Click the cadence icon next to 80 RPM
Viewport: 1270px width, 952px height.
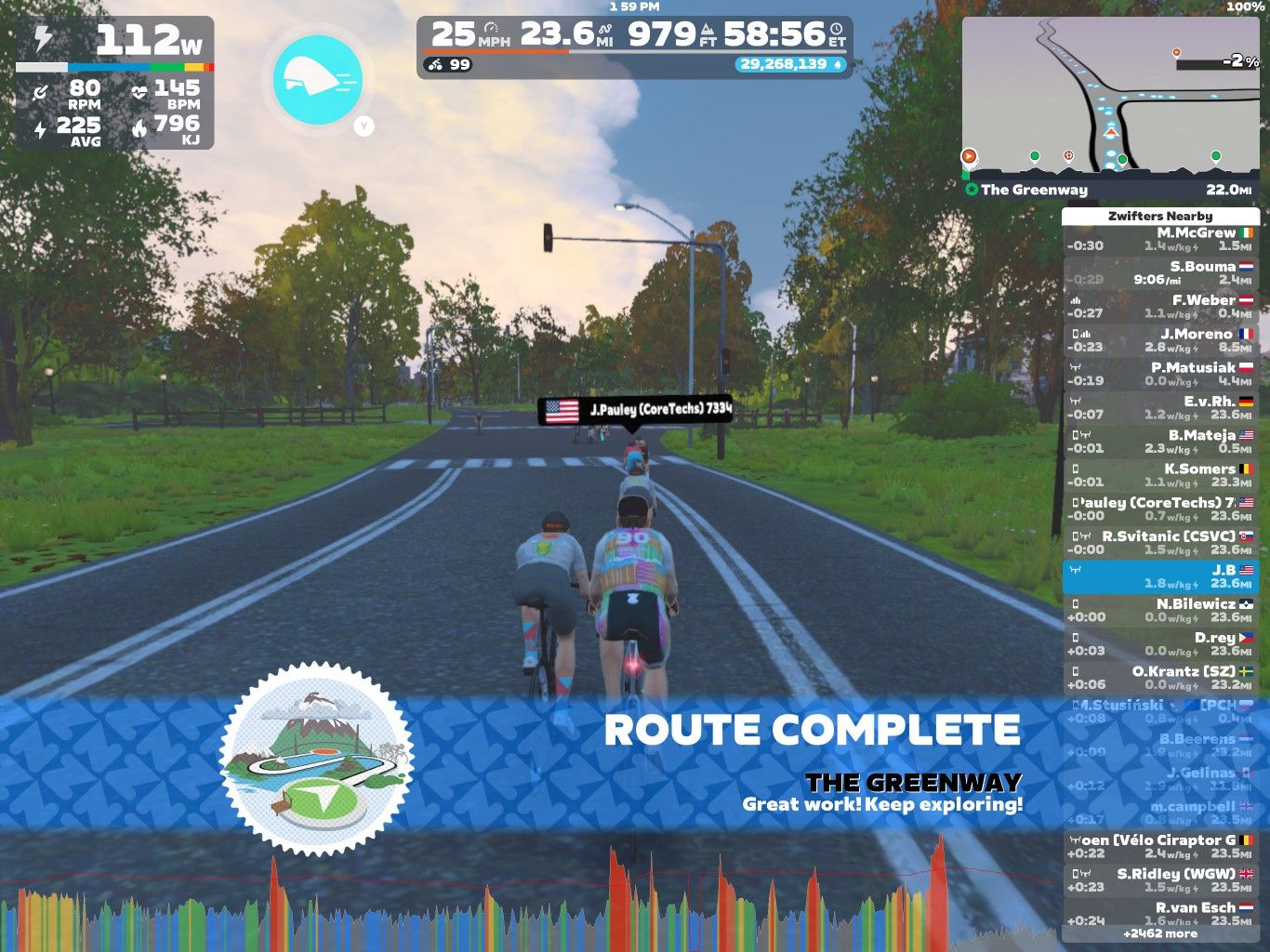point(40,91)
